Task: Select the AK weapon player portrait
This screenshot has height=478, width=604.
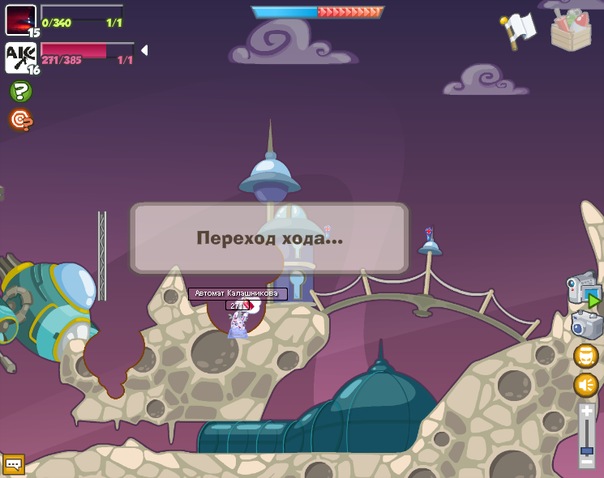Action: 20,57
